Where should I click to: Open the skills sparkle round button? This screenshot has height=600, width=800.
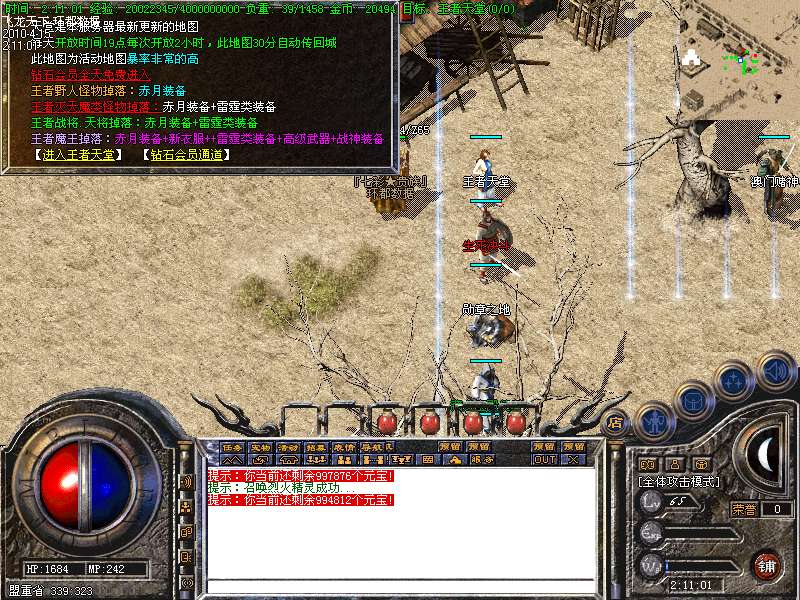(735, 380)
